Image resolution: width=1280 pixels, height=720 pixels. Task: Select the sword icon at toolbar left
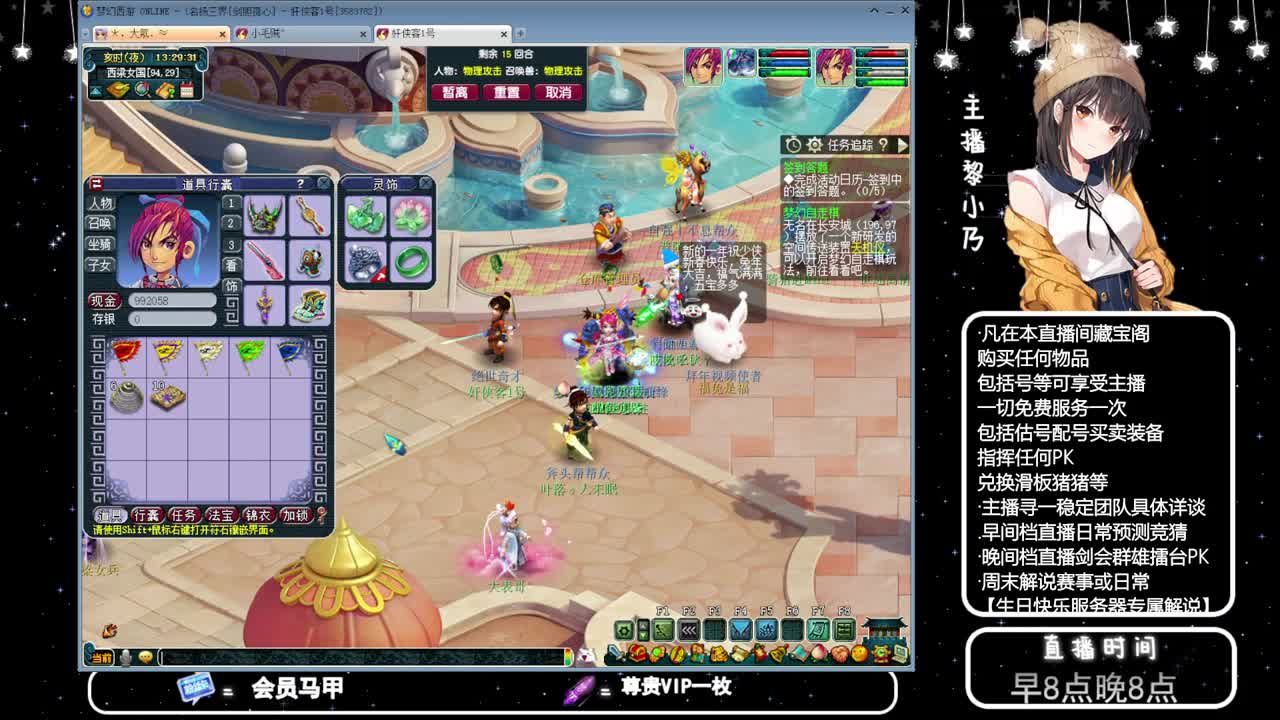tap(616, 654)
